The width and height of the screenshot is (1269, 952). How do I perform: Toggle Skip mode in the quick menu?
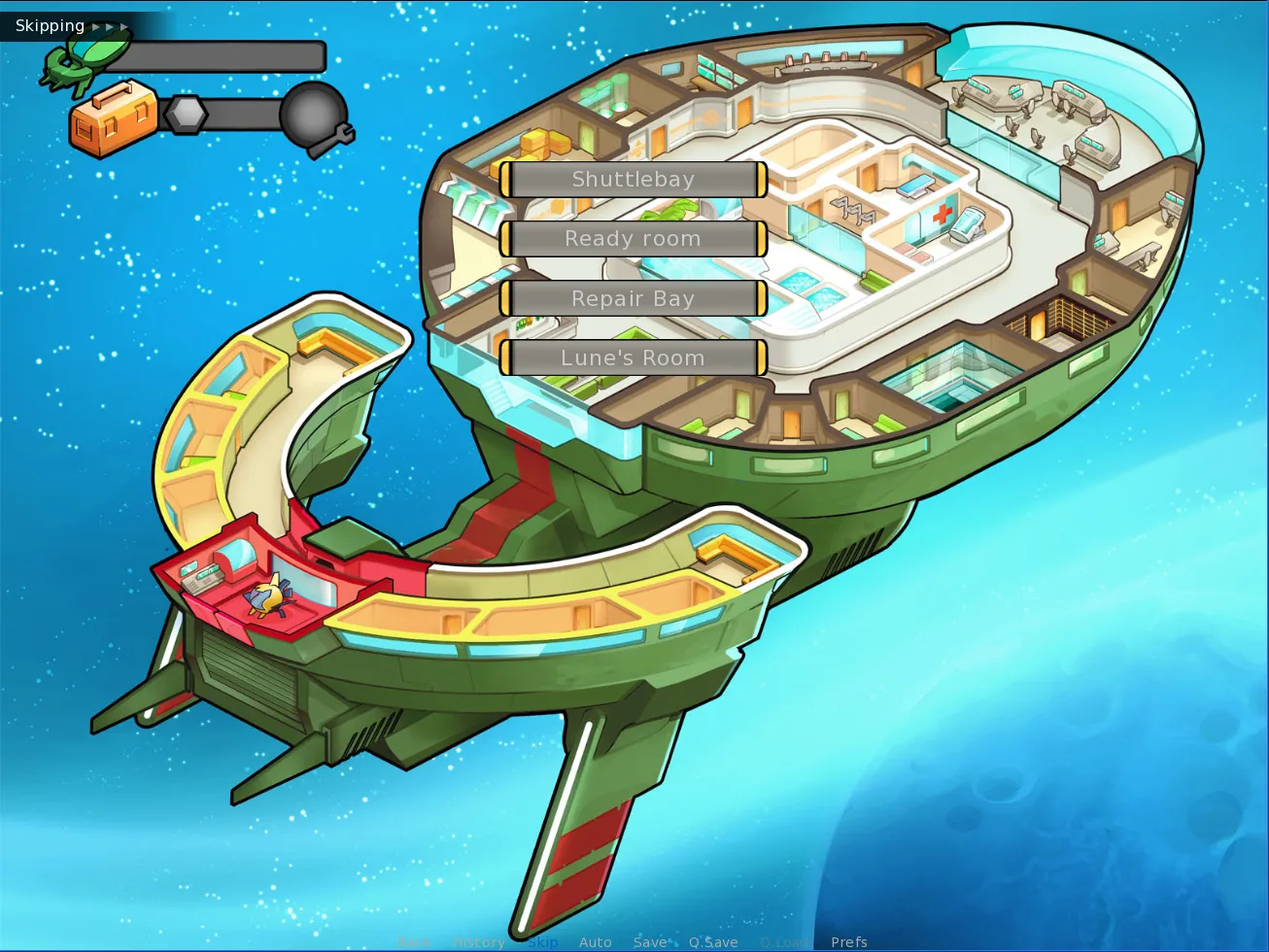(541, 941)
